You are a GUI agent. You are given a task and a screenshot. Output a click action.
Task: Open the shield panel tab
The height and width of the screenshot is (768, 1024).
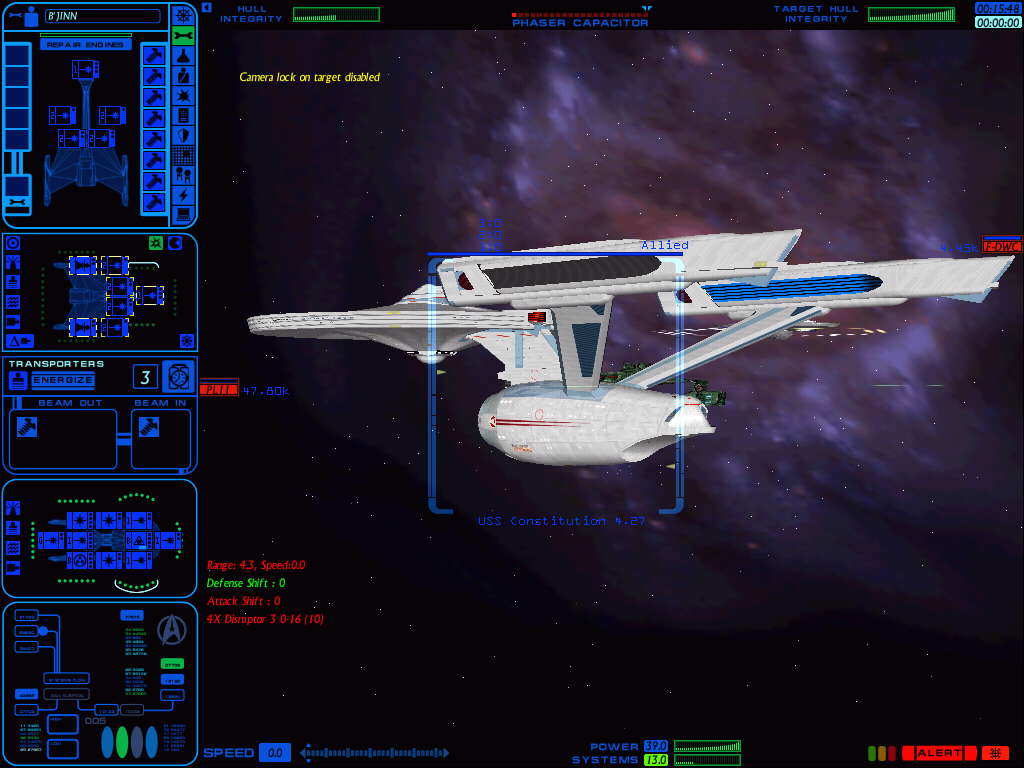point(183,135)
